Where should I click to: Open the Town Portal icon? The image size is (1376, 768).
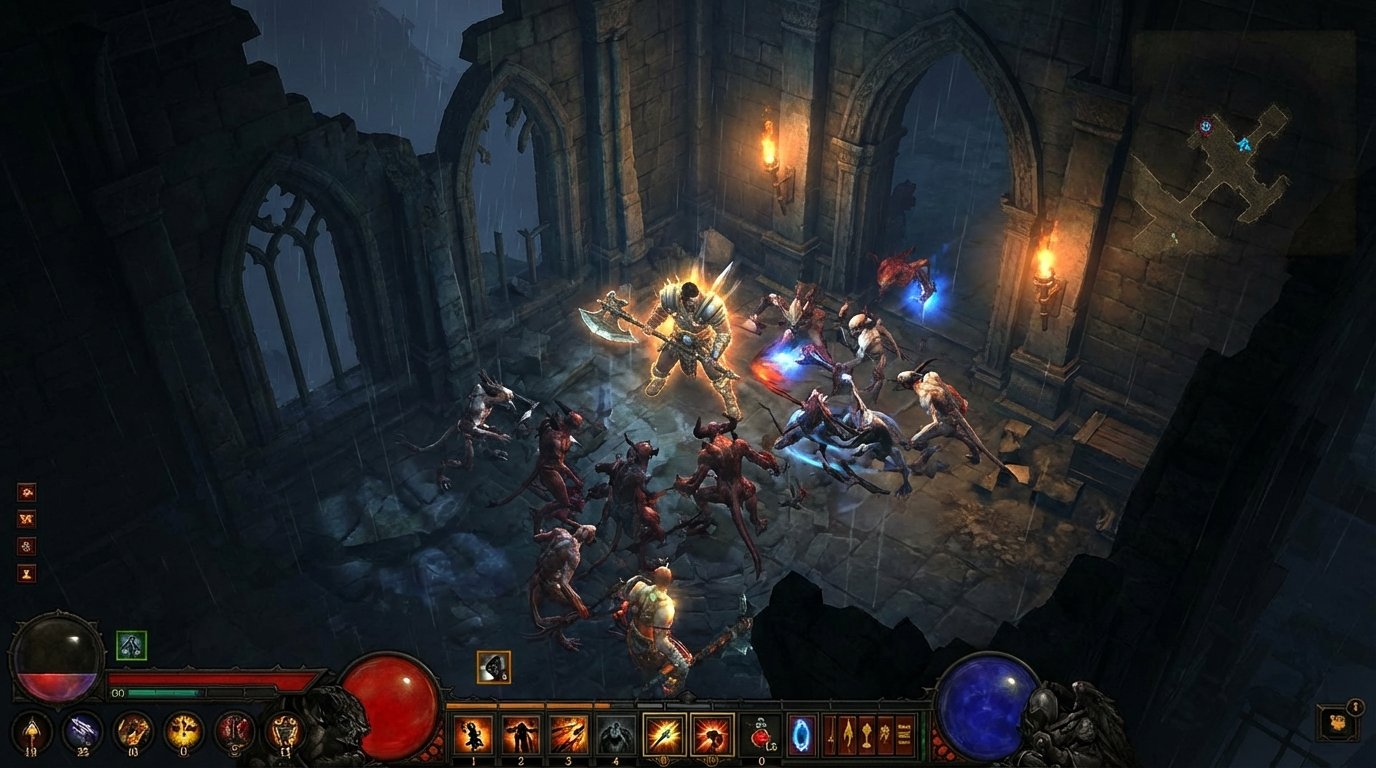coord(801,733)
